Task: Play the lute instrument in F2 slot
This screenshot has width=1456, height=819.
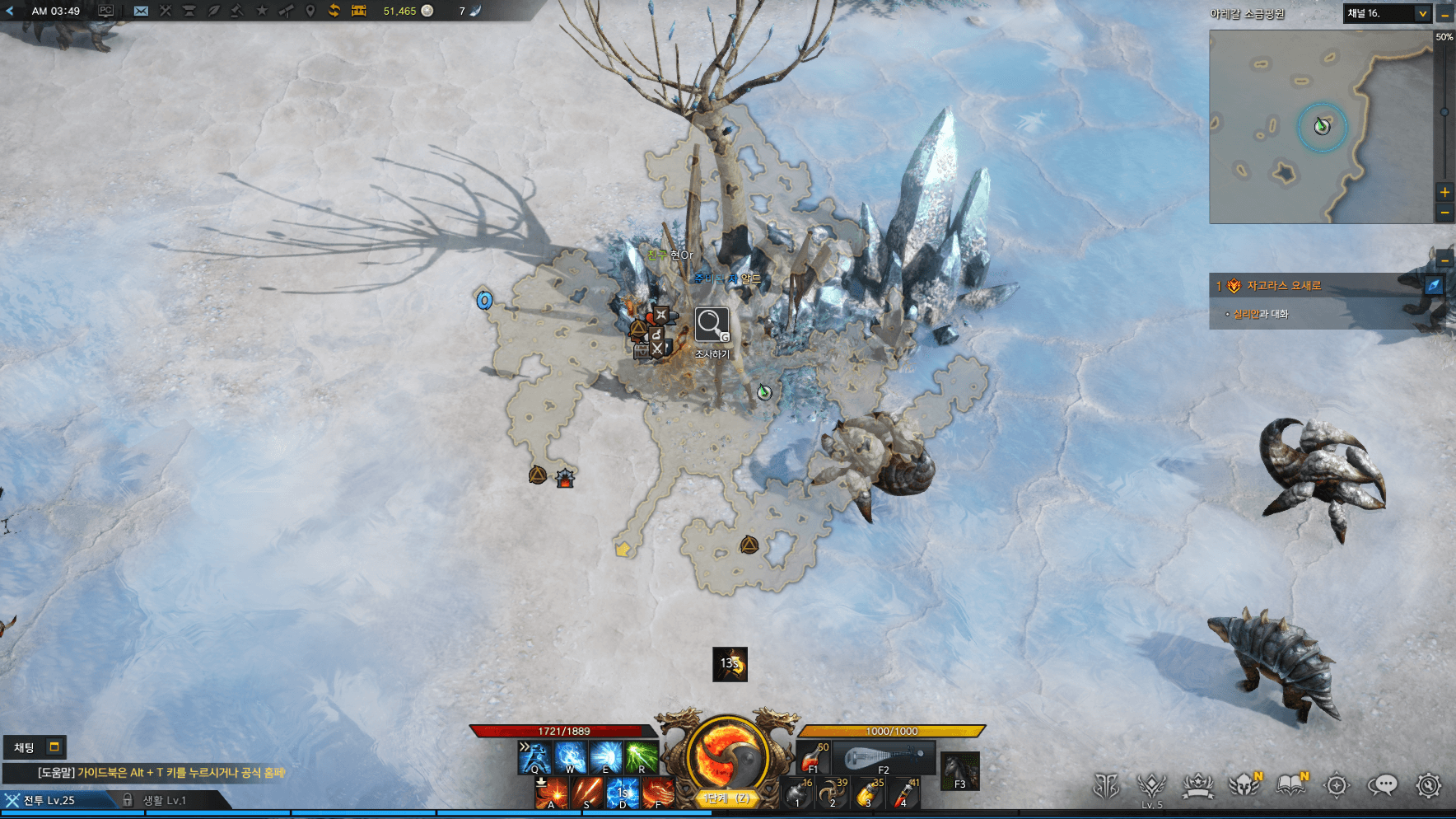Action: (883, 757)
